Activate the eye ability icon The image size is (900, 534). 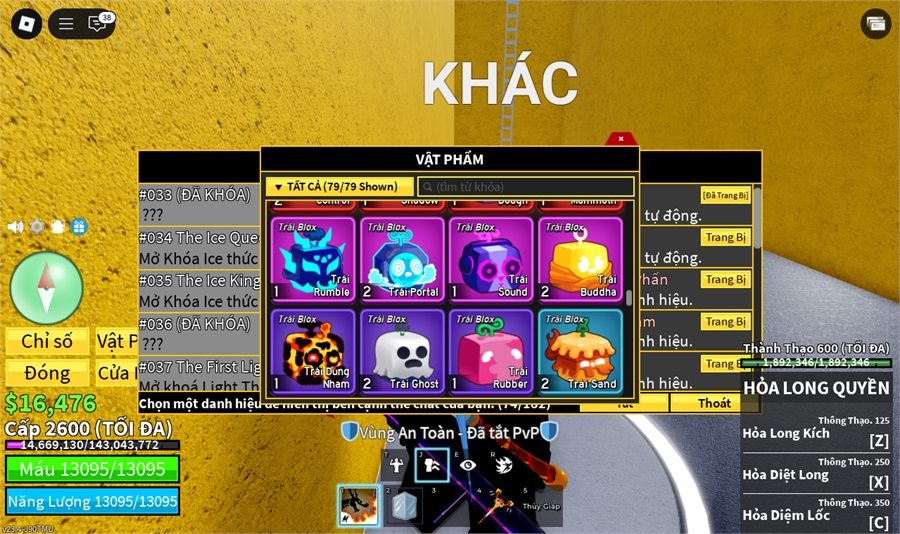tap(468, 464)
